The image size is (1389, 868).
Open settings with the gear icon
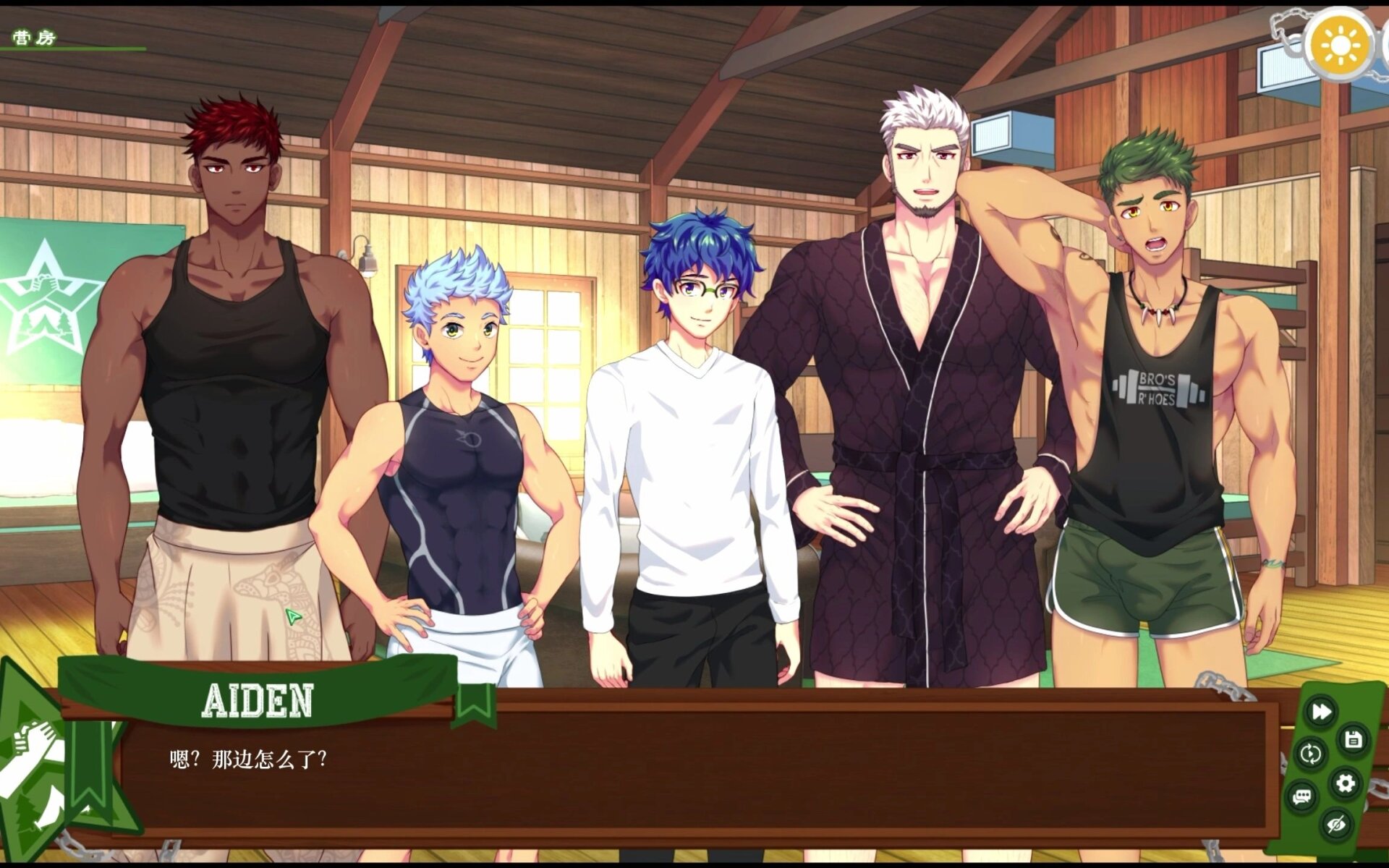click(x=1345, y=783)
